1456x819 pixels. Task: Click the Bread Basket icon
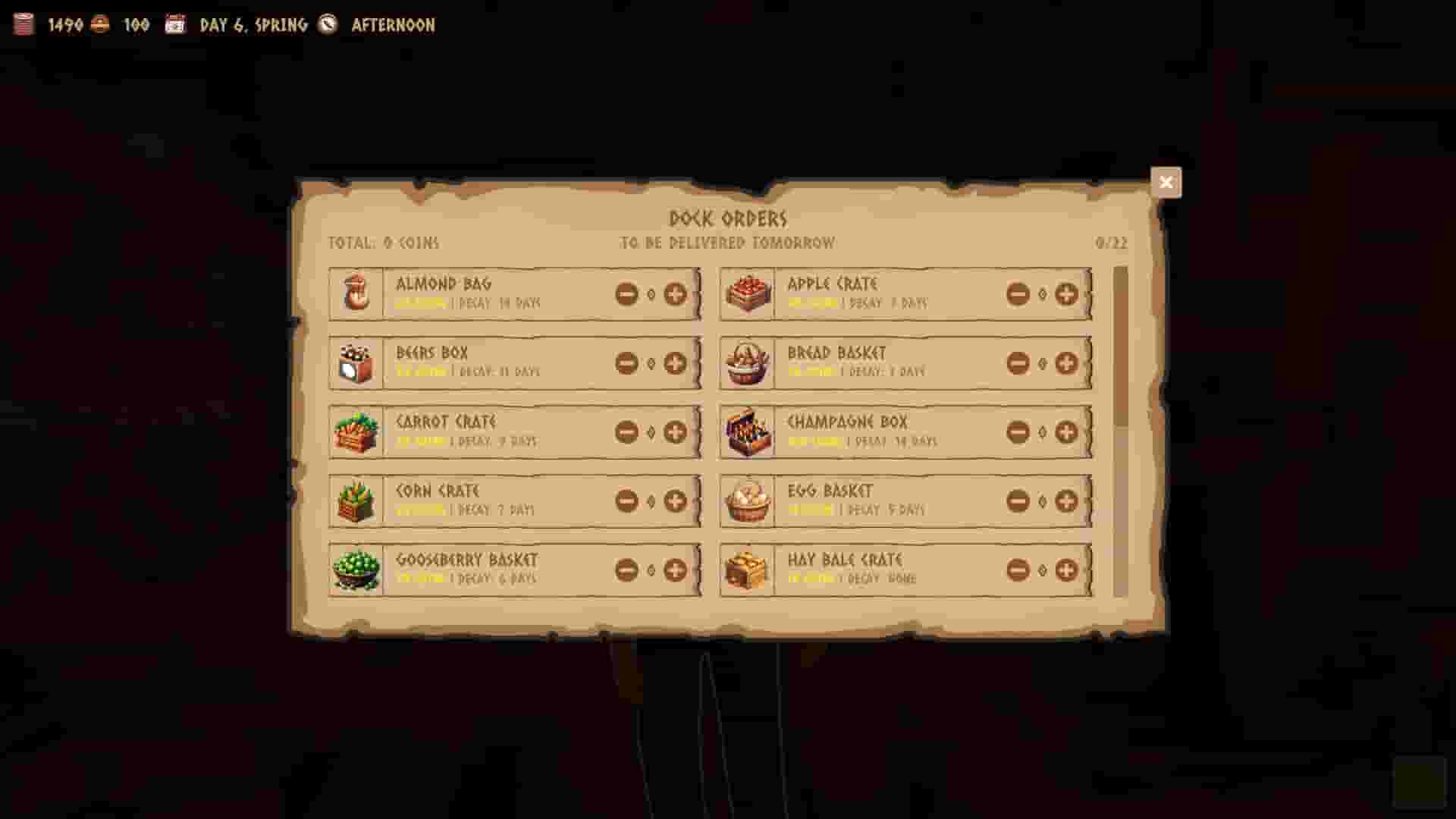(x=748, y=362)
